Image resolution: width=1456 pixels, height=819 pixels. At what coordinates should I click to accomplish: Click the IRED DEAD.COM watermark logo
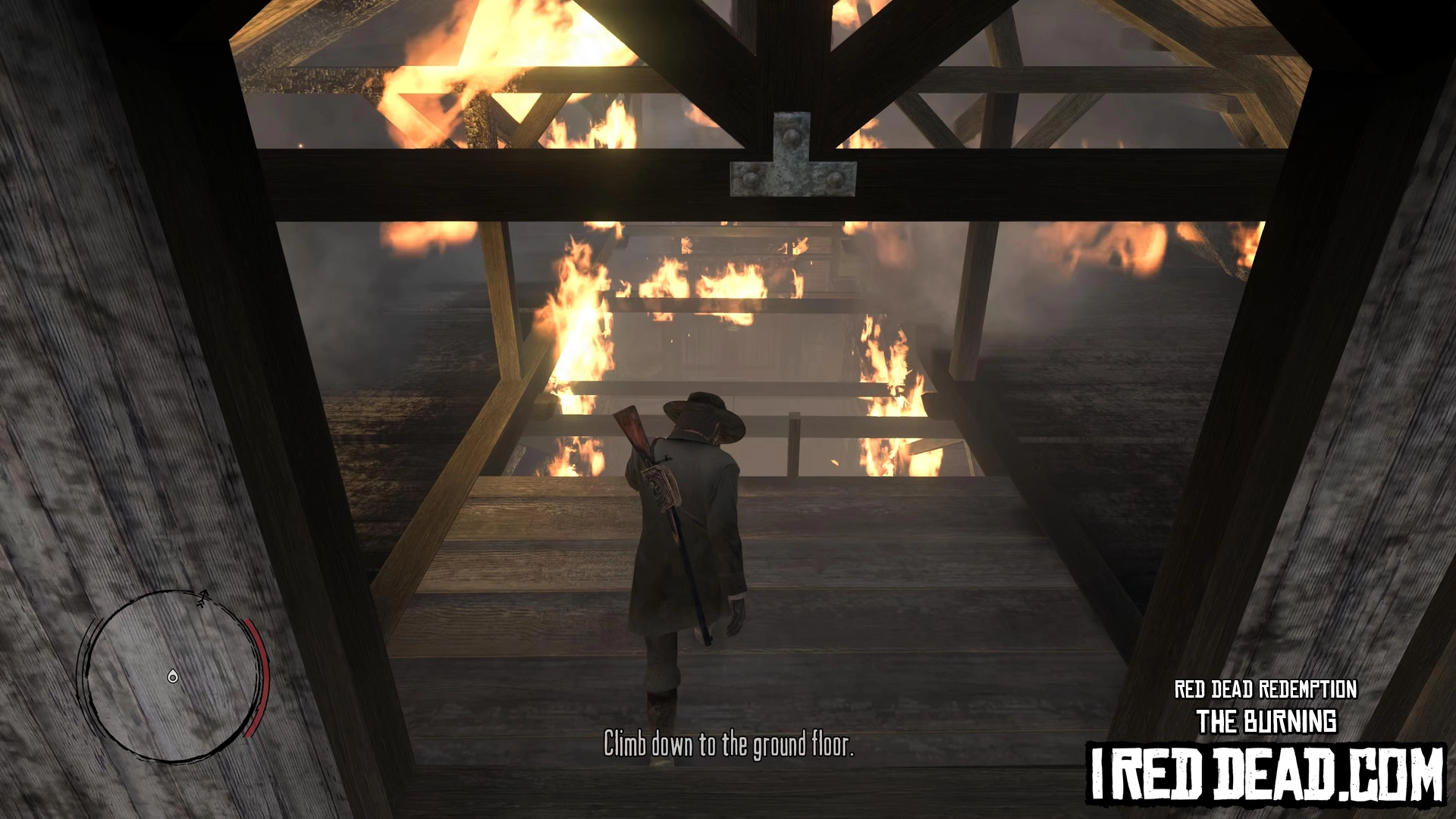(x=1266, y=774)
